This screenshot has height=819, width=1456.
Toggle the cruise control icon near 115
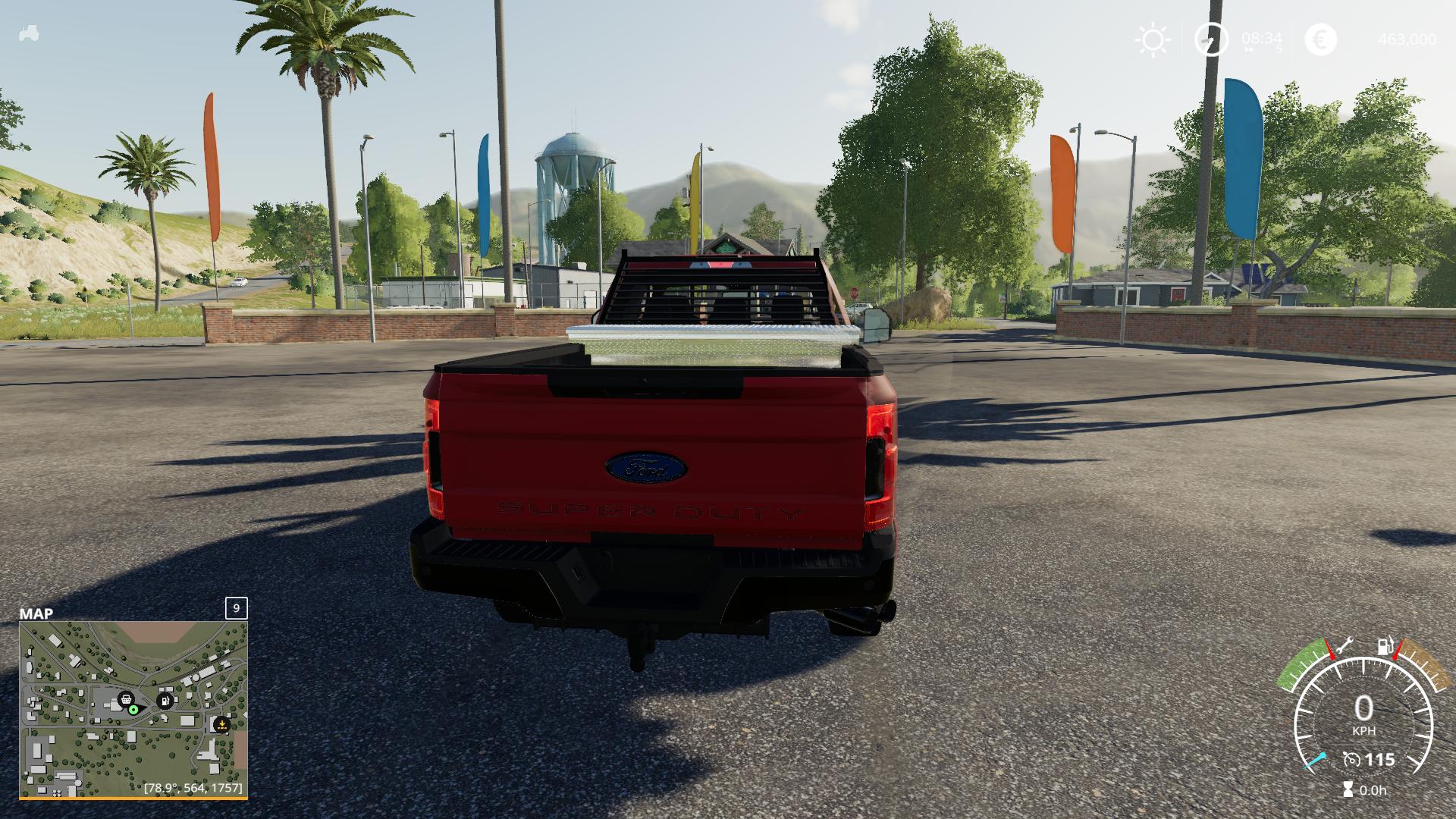tap(1351, 759)
